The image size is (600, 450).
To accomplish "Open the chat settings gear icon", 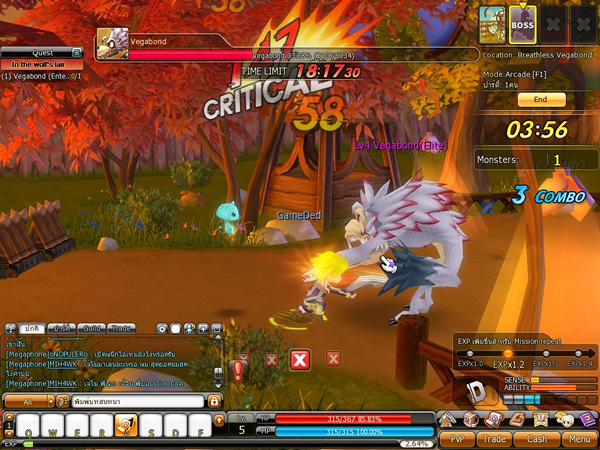I will pos(161,327).
